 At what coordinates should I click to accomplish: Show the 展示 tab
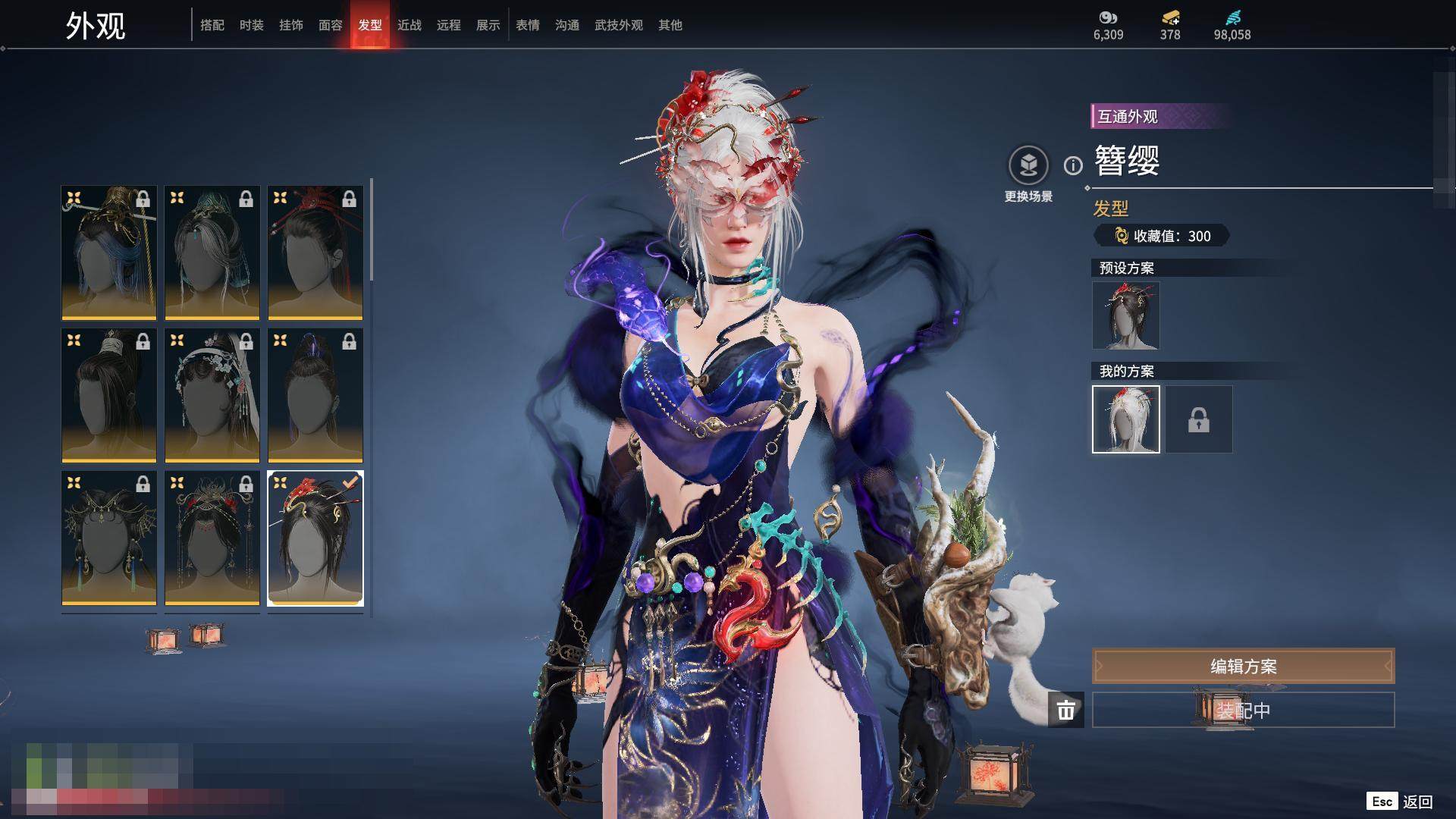click(x=488, y=25)
